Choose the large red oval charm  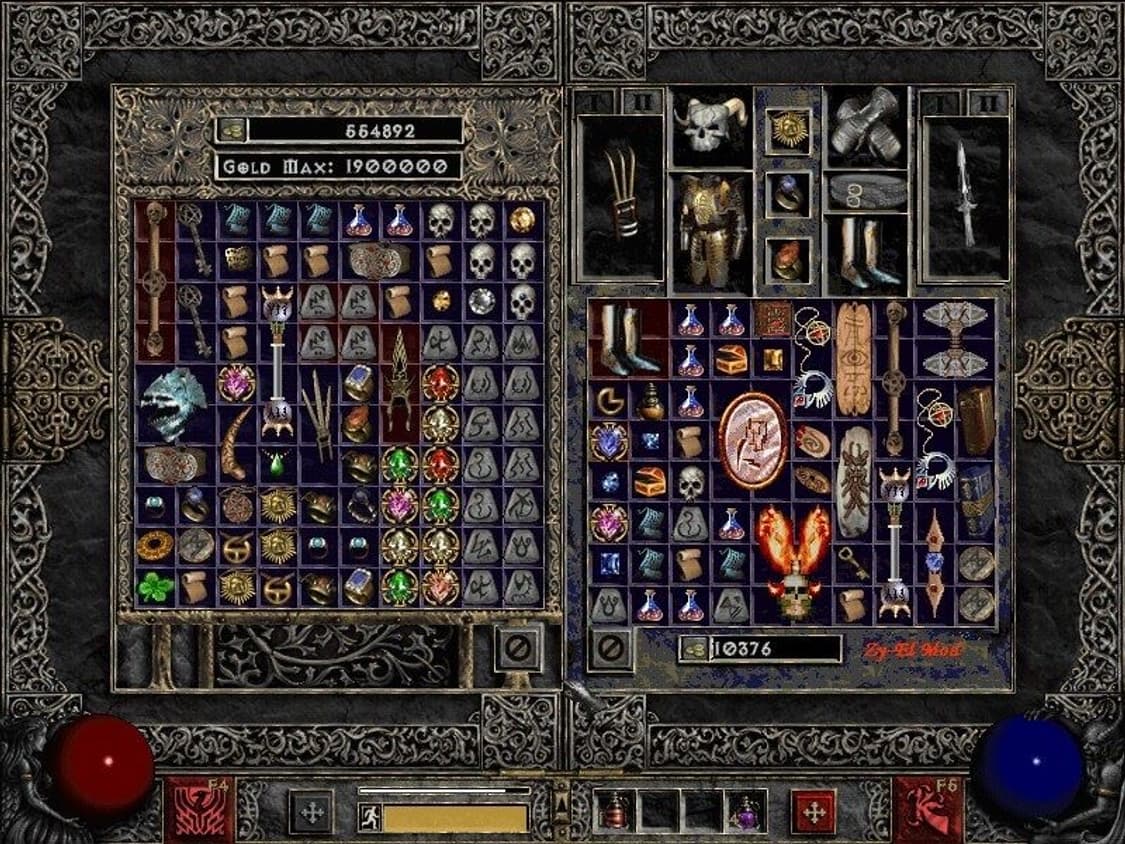tap(752, 439)
